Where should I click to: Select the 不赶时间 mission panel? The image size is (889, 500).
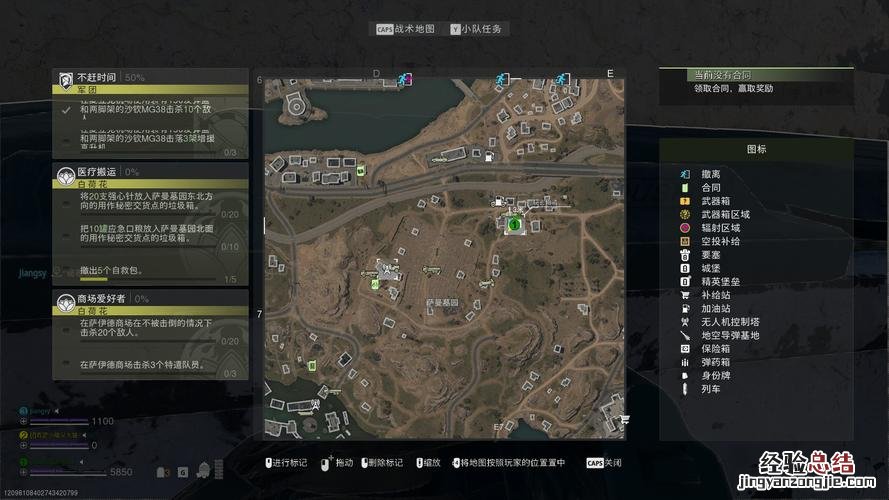tap(150, 77)
